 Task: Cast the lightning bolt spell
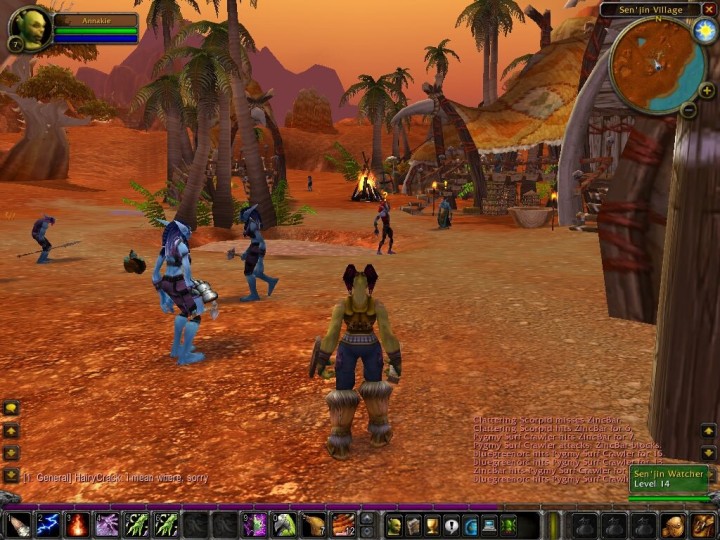pyautogui.click(x=48, y=524)
